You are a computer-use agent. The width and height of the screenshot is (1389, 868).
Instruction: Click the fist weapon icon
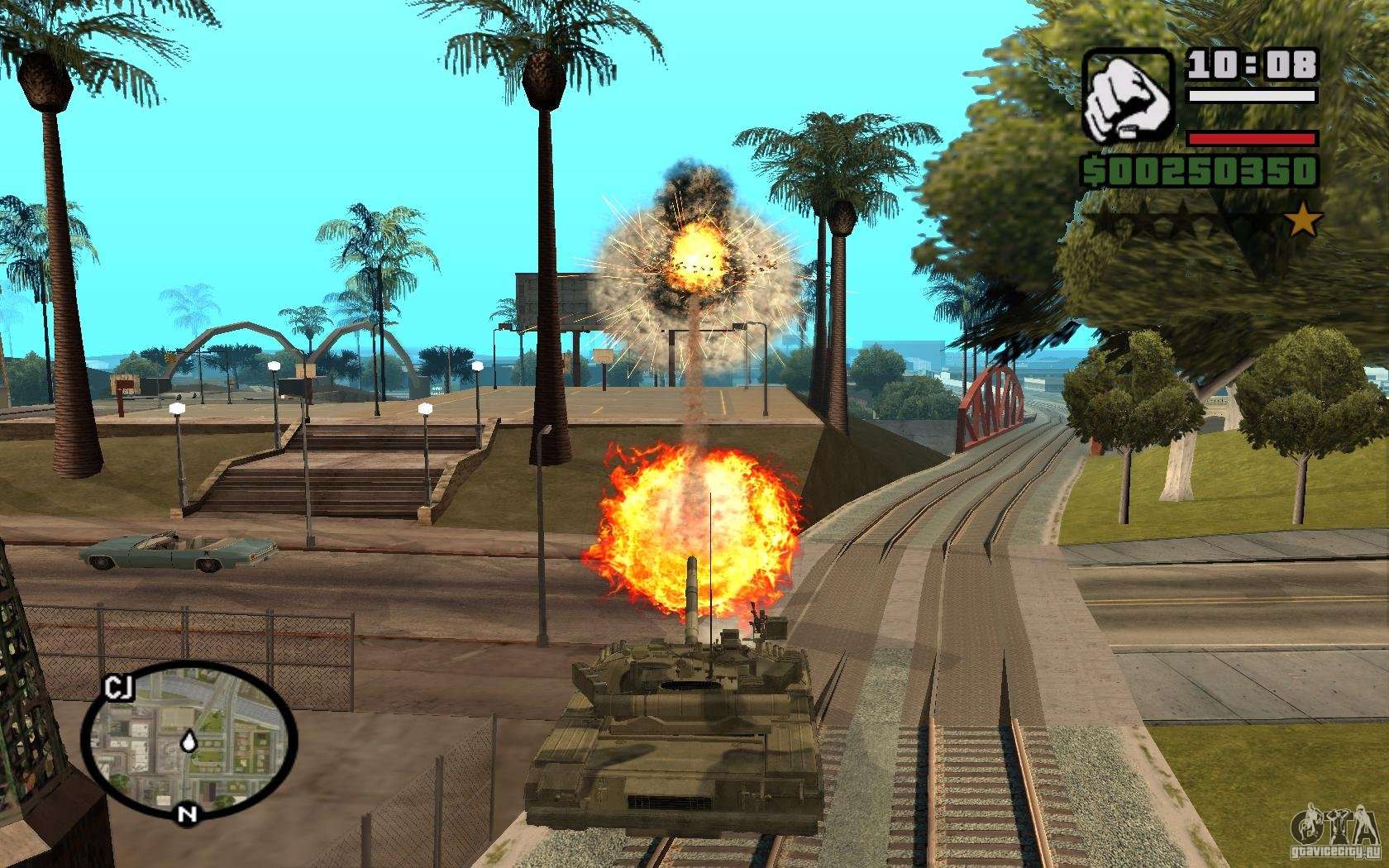click(1128, 95)
